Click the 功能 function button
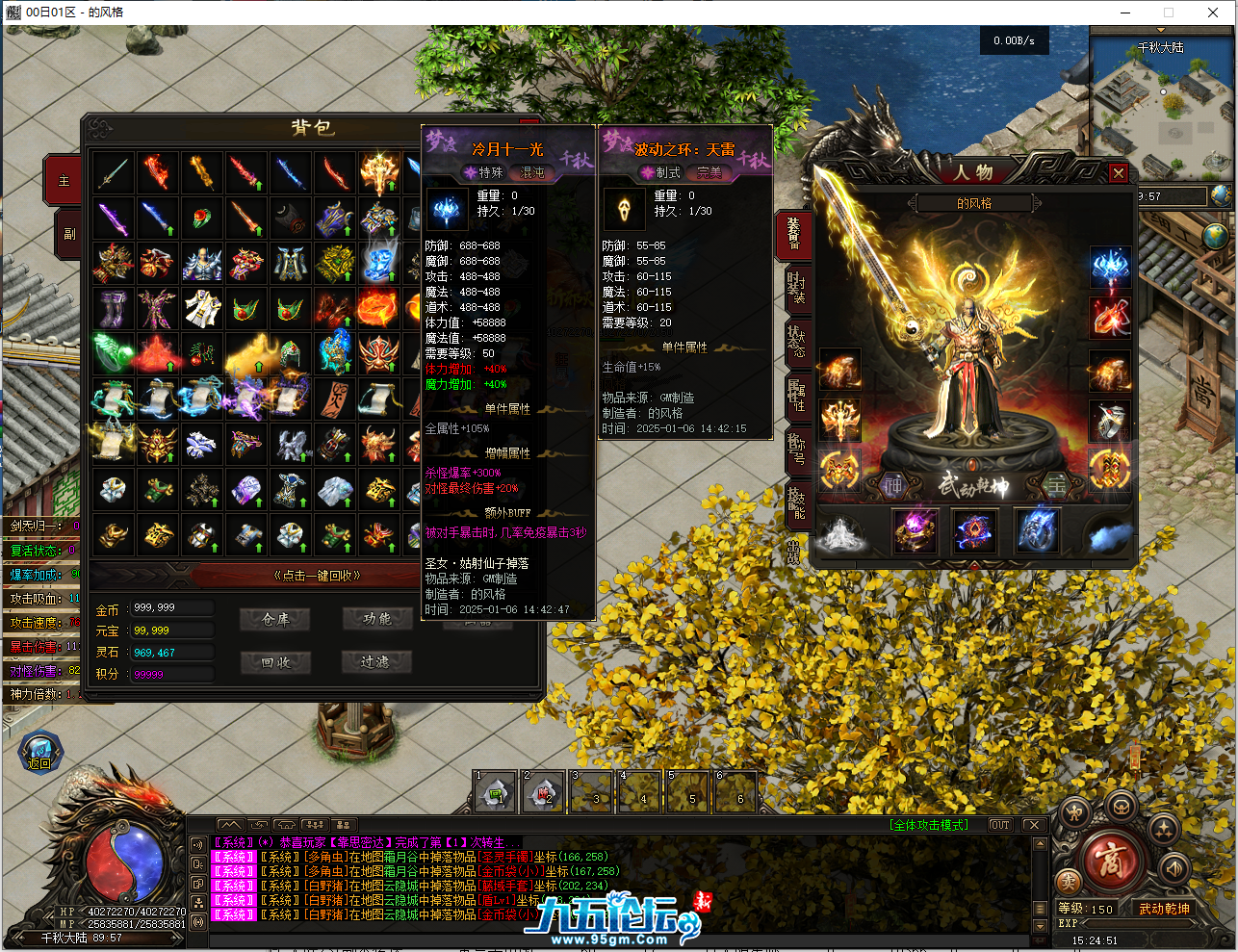Screen dimensions: 1238x952 (376, 620)
